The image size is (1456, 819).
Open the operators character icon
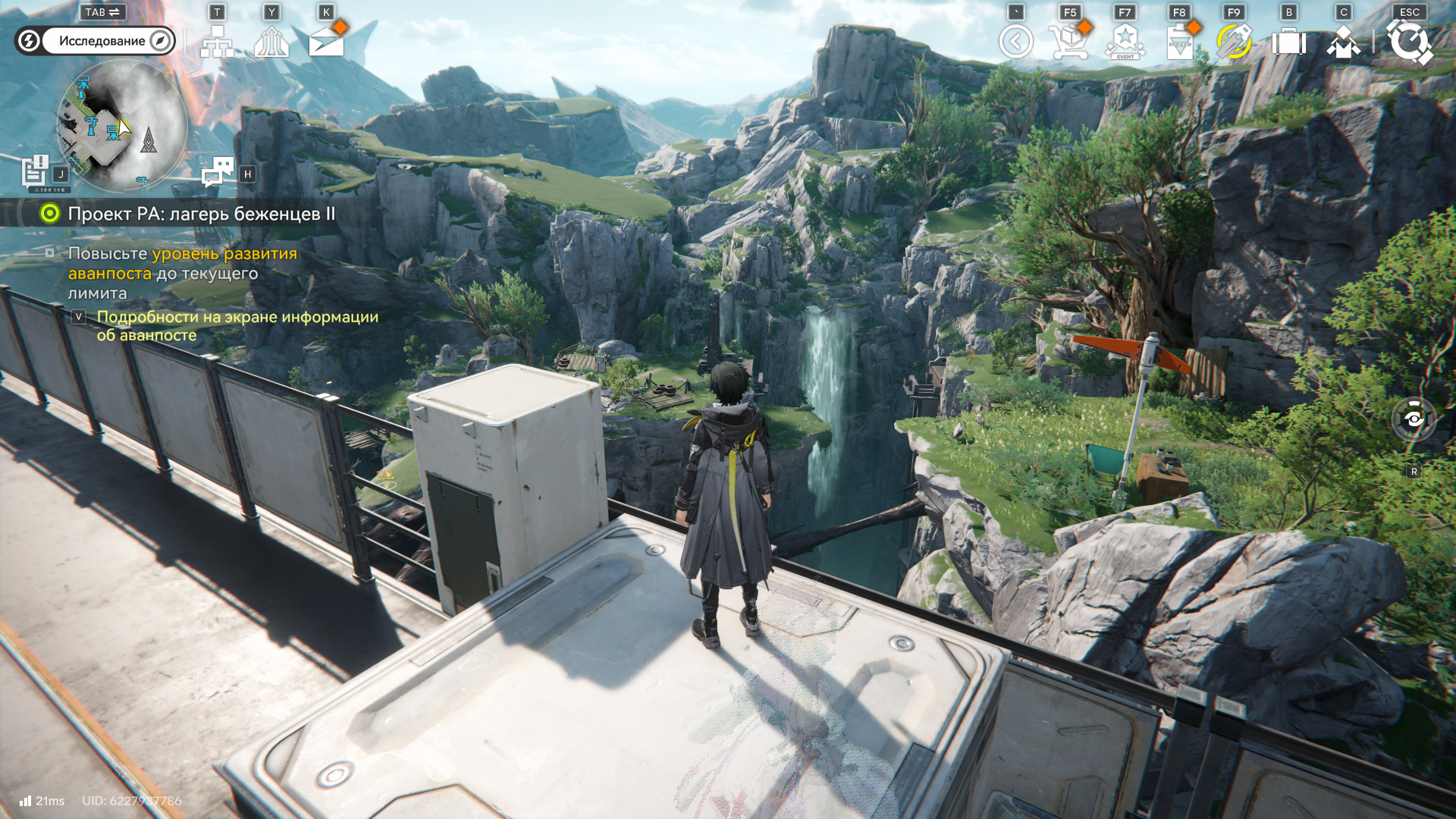point(1343,42)
